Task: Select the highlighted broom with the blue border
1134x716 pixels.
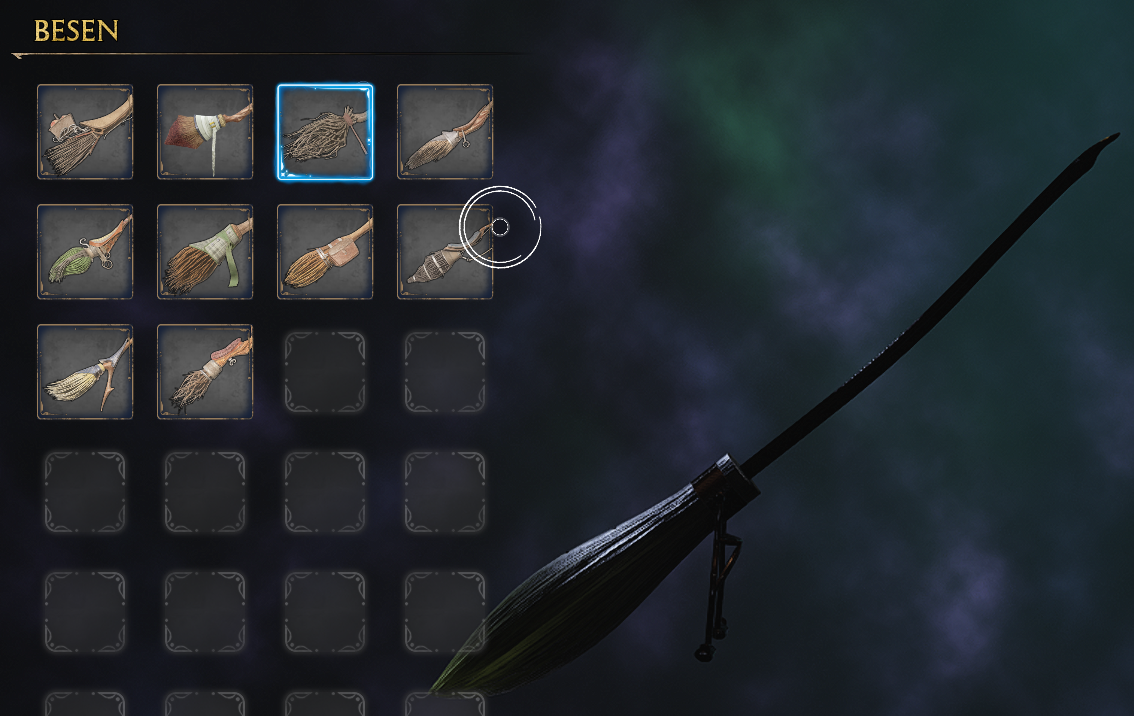Action: (325, 132)
